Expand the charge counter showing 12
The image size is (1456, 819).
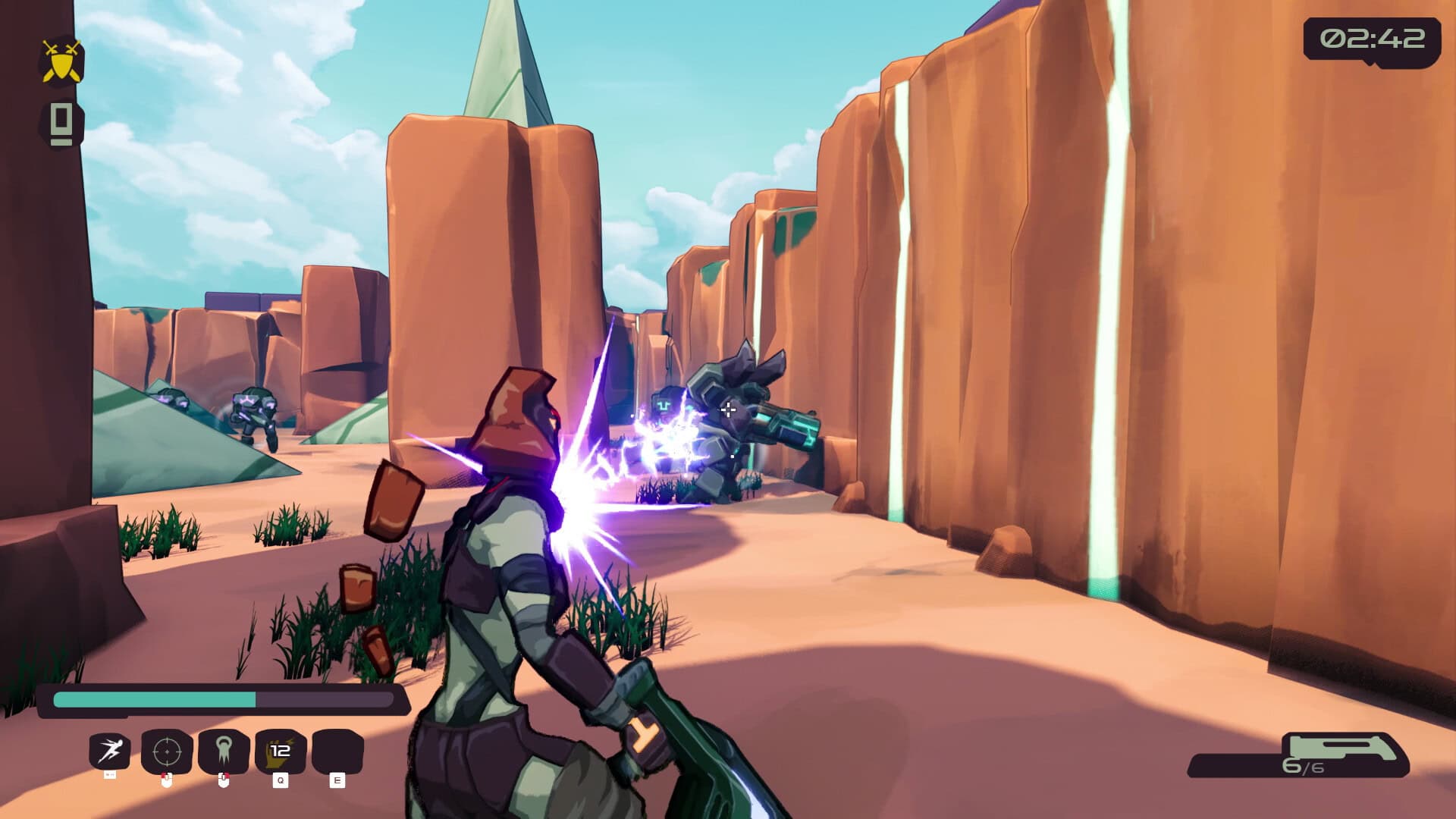coord(281,749)
